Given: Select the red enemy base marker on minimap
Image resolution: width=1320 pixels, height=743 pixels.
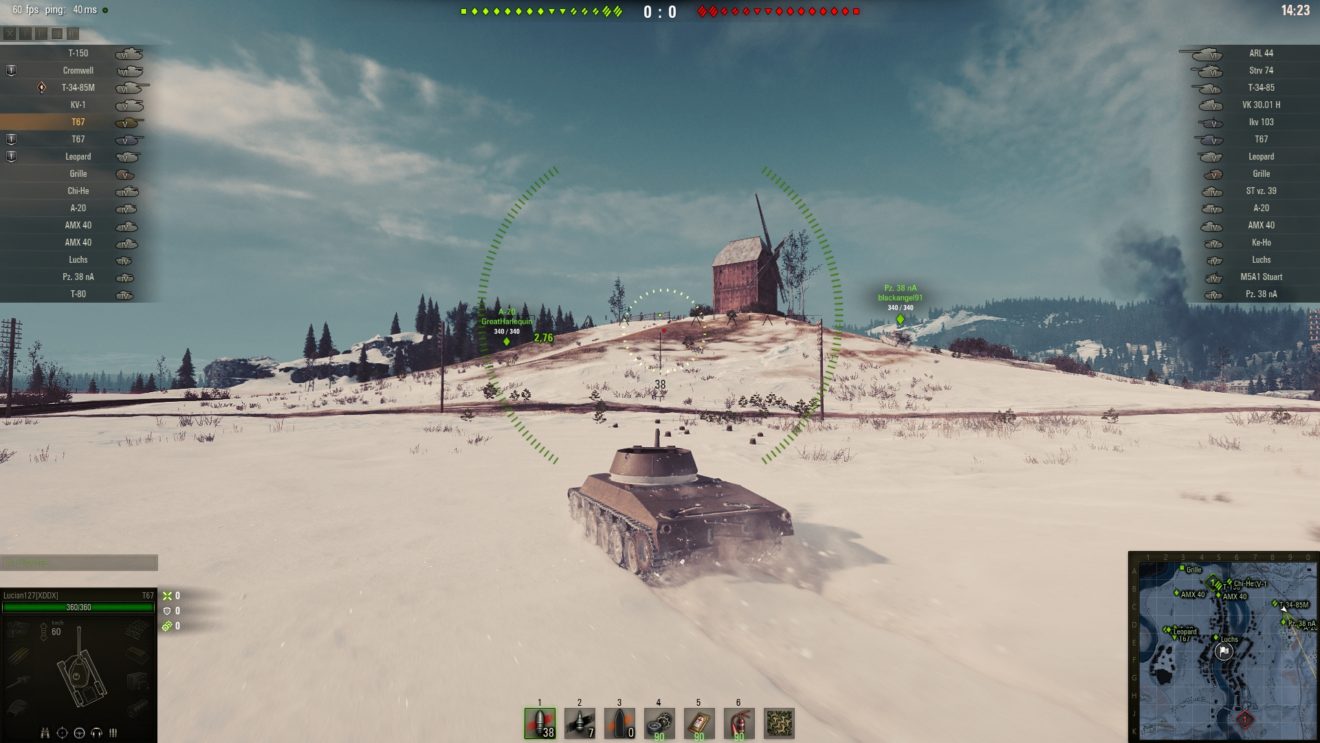Looking at the screenshot, I should click(x=1244, y=718).
